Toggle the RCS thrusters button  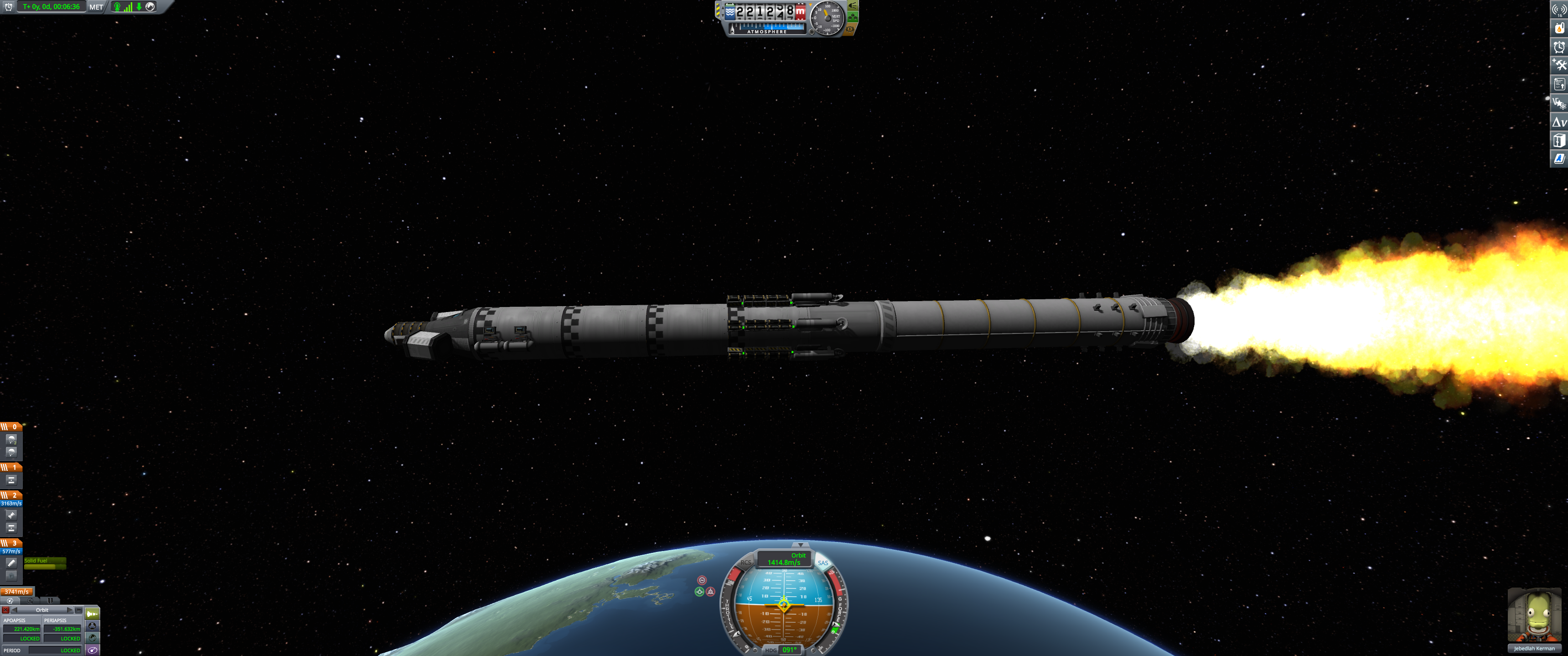pos(745,563)
